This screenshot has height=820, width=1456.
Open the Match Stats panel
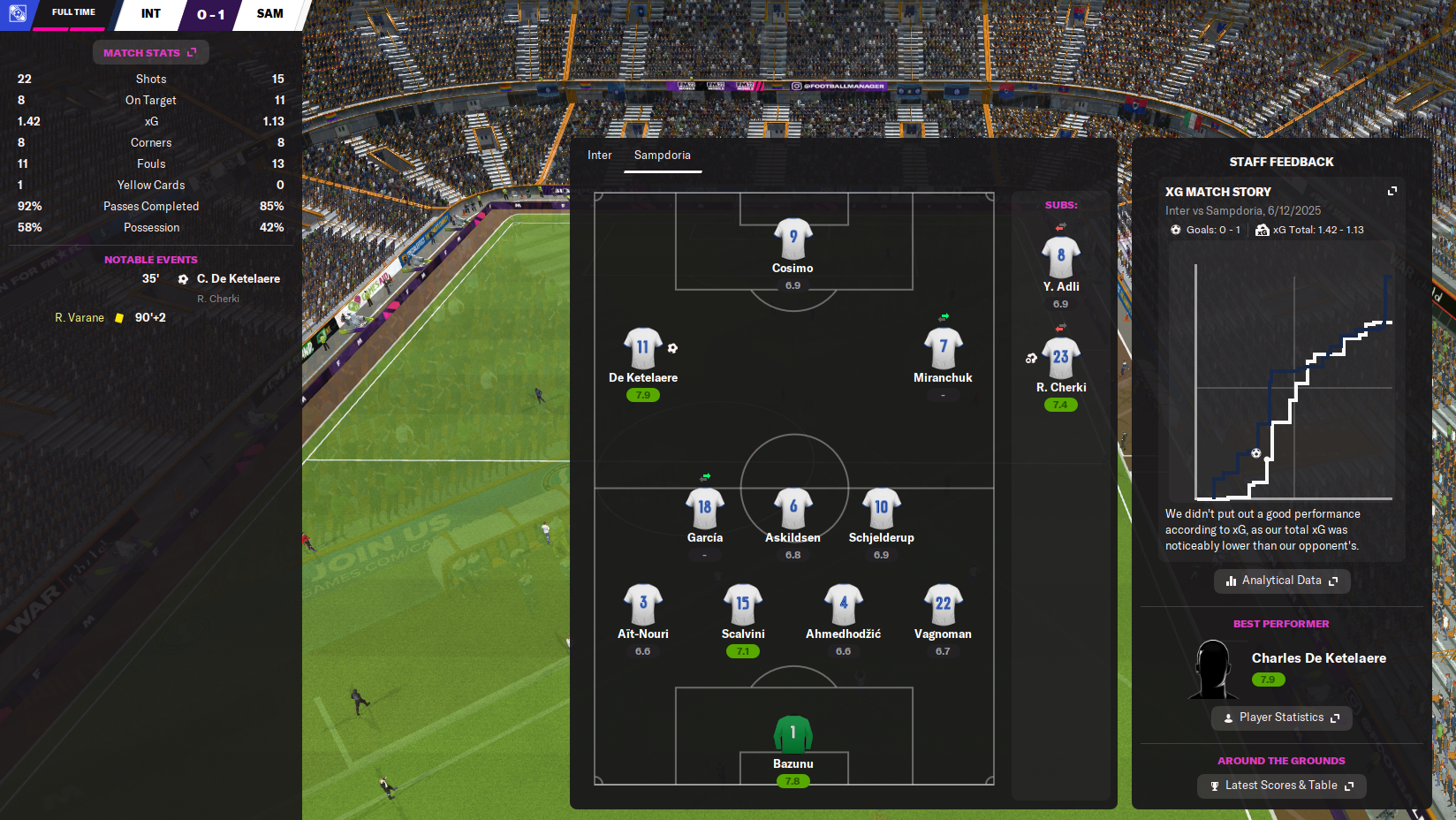(x=150, y=53)
